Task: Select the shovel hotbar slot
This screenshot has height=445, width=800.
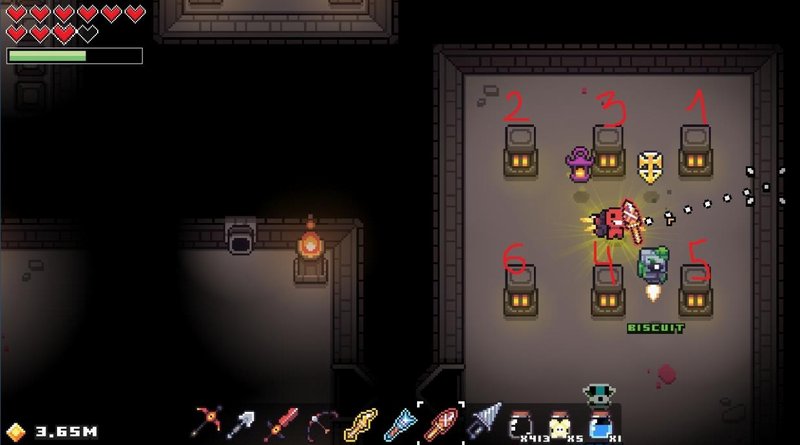Action: 246,425
